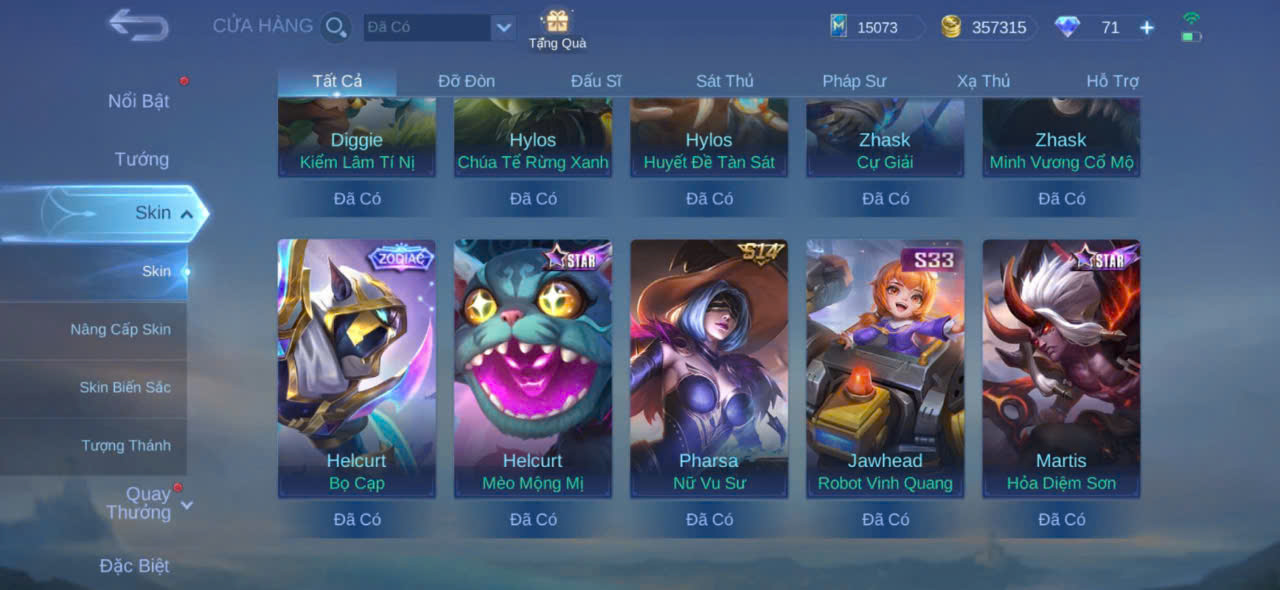Add more diamonds with the plus button
The image size is (1280, 590).
[x=1147, y=28]
